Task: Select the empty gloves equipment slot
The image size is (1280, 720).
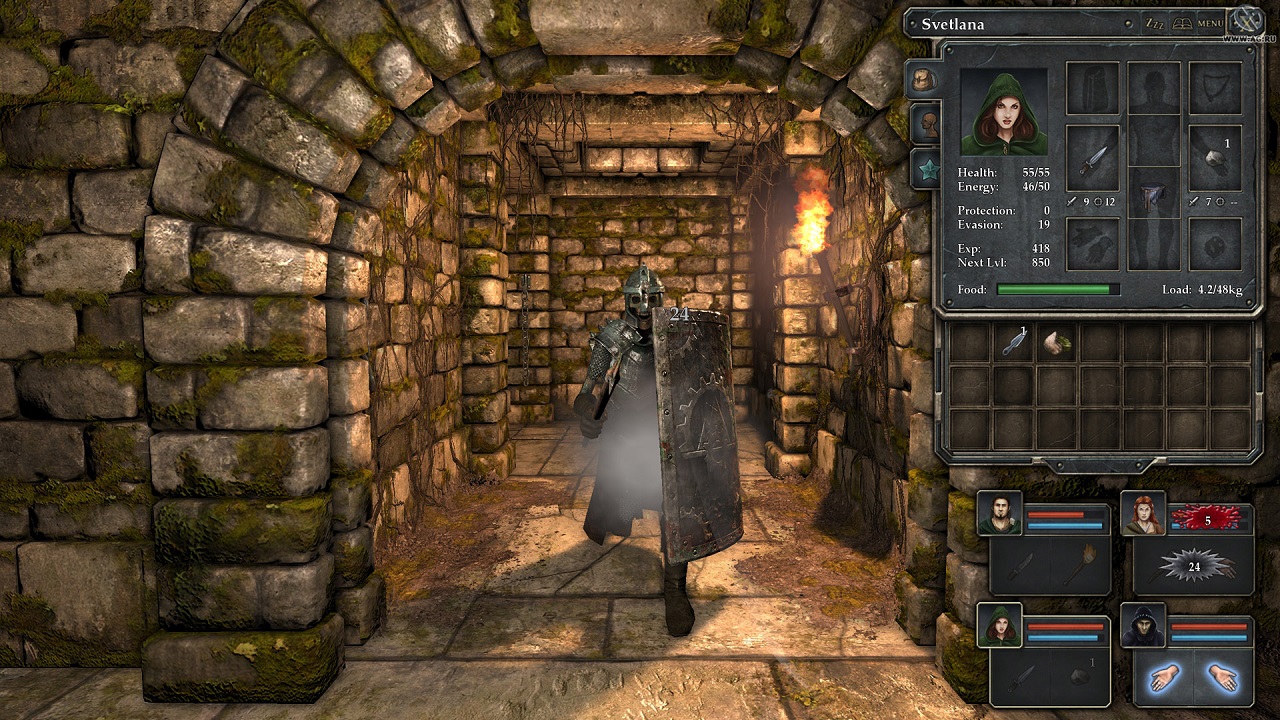Action: point(1092,244)
